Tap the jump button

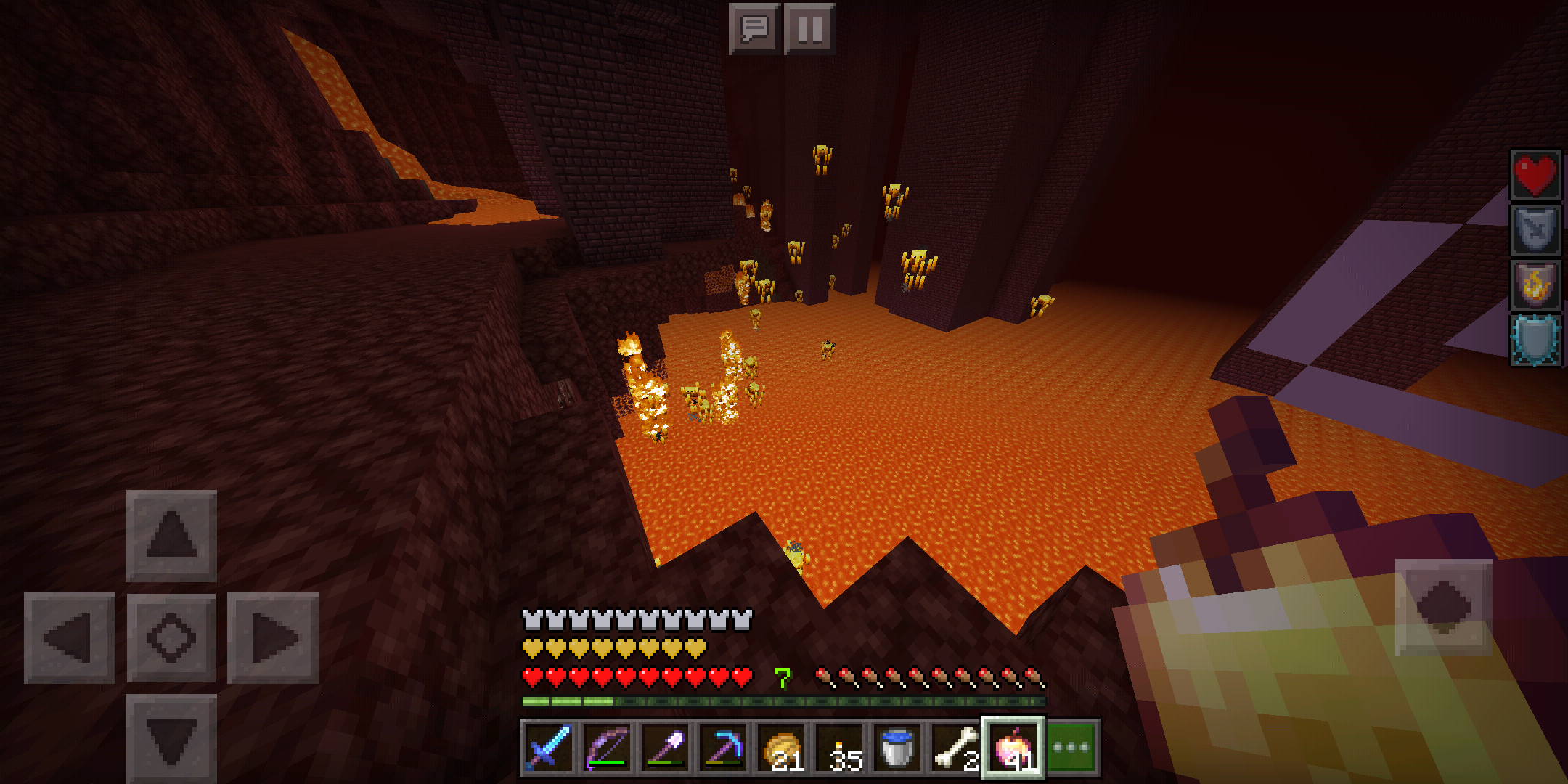coord(1443,607)
